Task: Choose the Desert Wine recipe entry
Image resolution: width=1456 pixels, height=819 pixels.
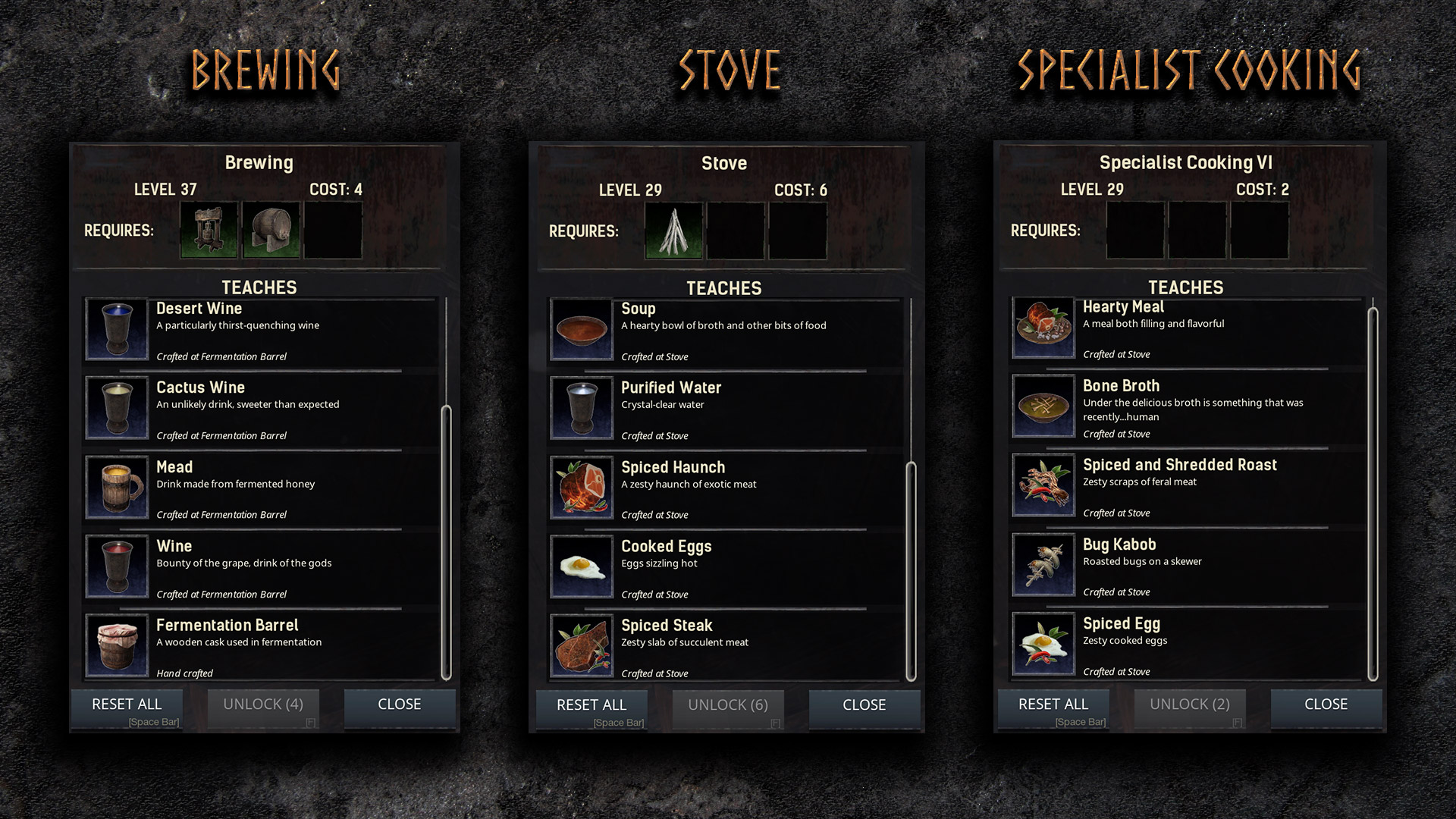Action: point(258,331)
